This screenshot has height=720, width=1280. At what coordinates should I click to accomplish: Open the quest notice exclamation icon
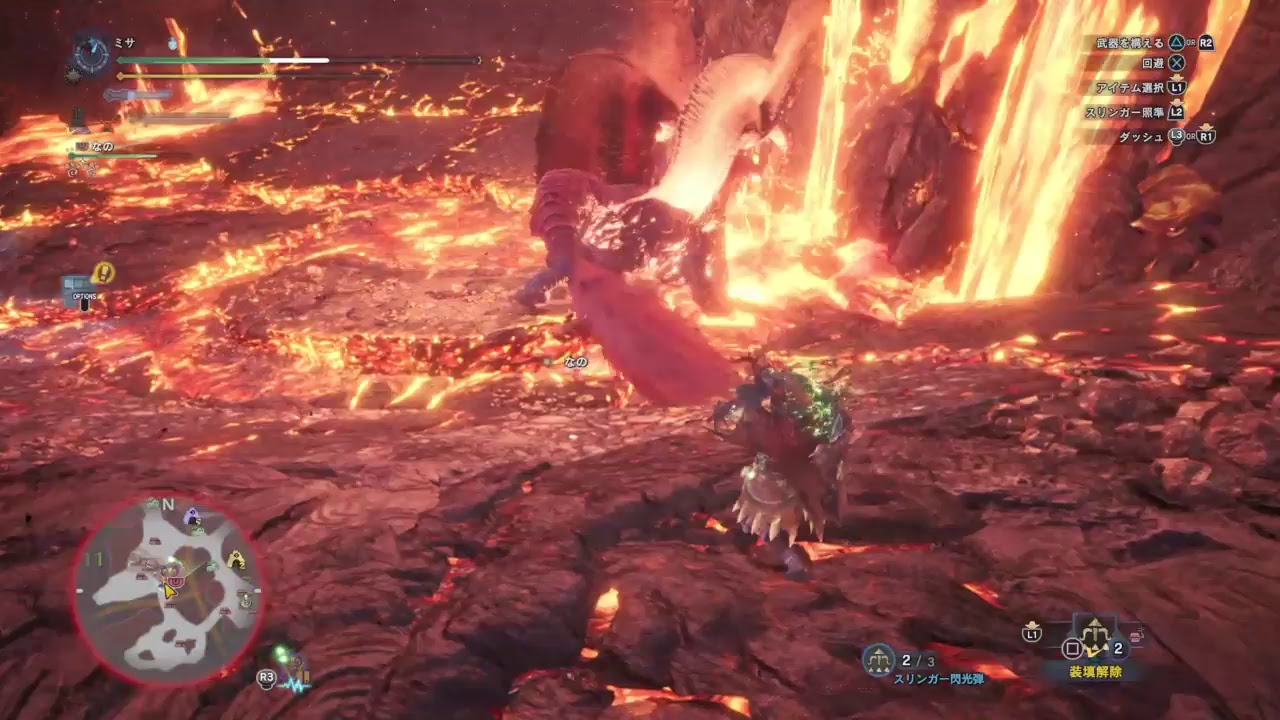(x=104, y=272)
